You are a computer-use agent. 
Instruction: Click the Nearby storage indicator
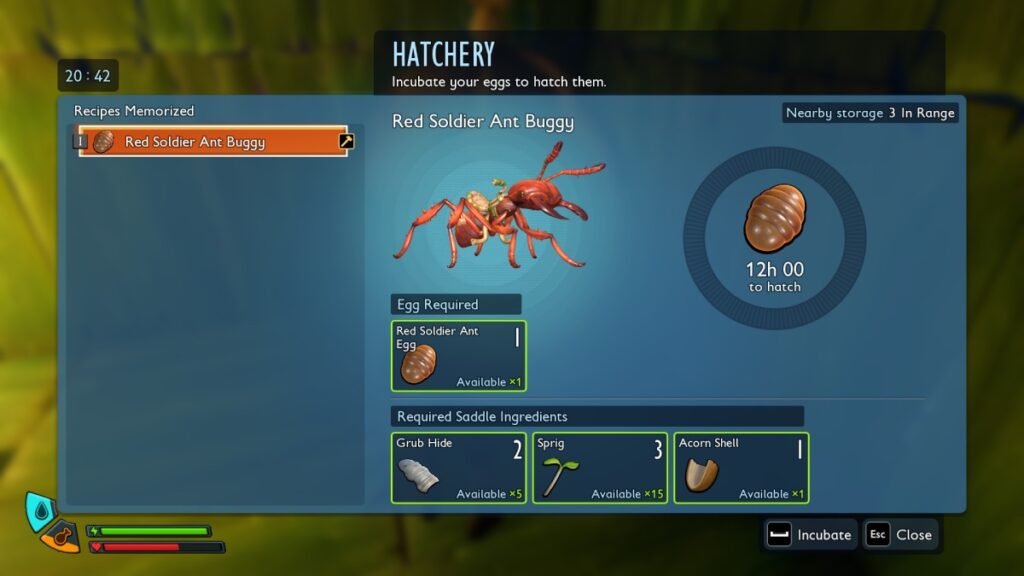point(870,113)
